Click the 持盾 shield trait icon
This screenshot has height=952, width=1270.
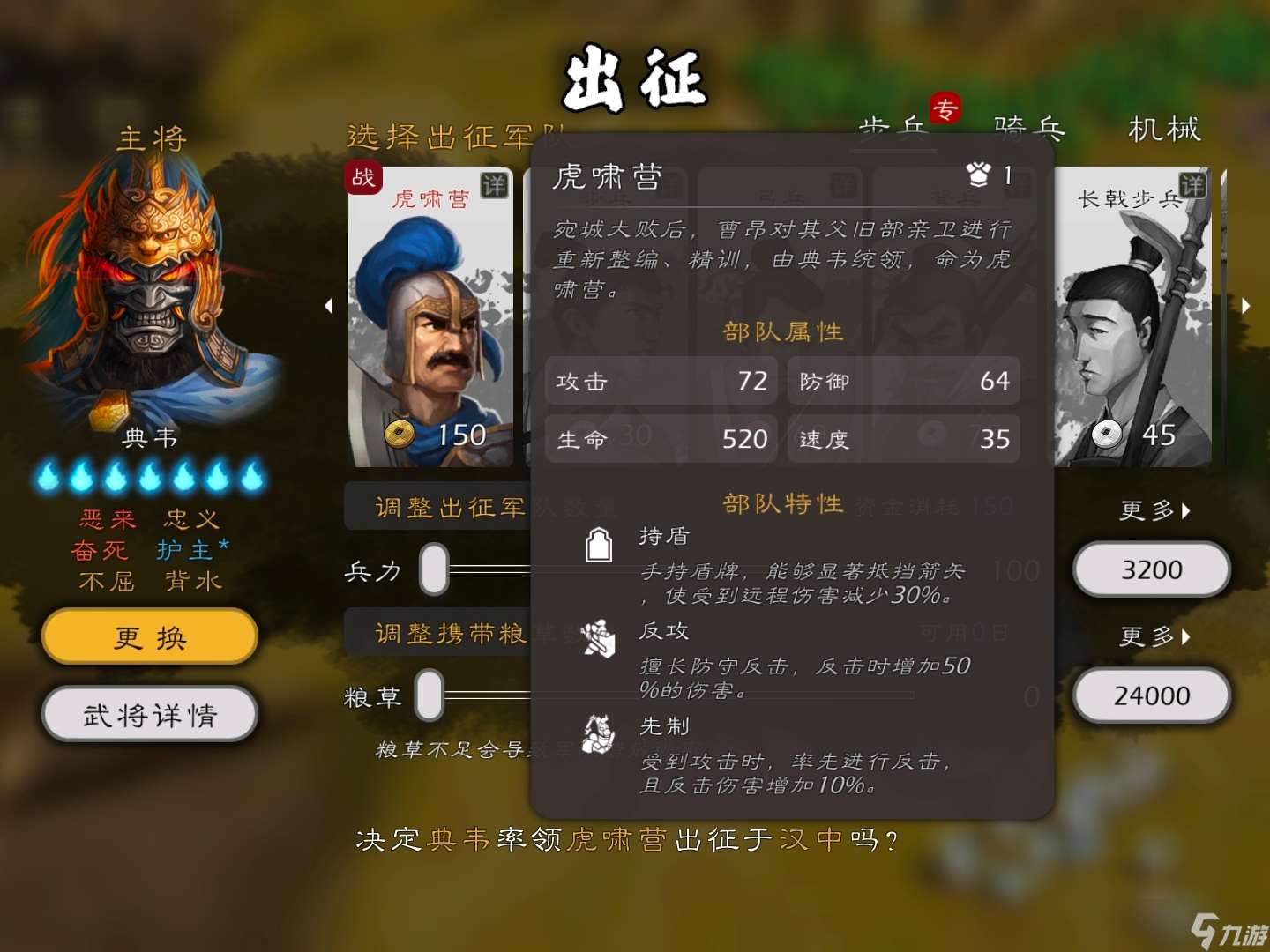coord(601,544)
